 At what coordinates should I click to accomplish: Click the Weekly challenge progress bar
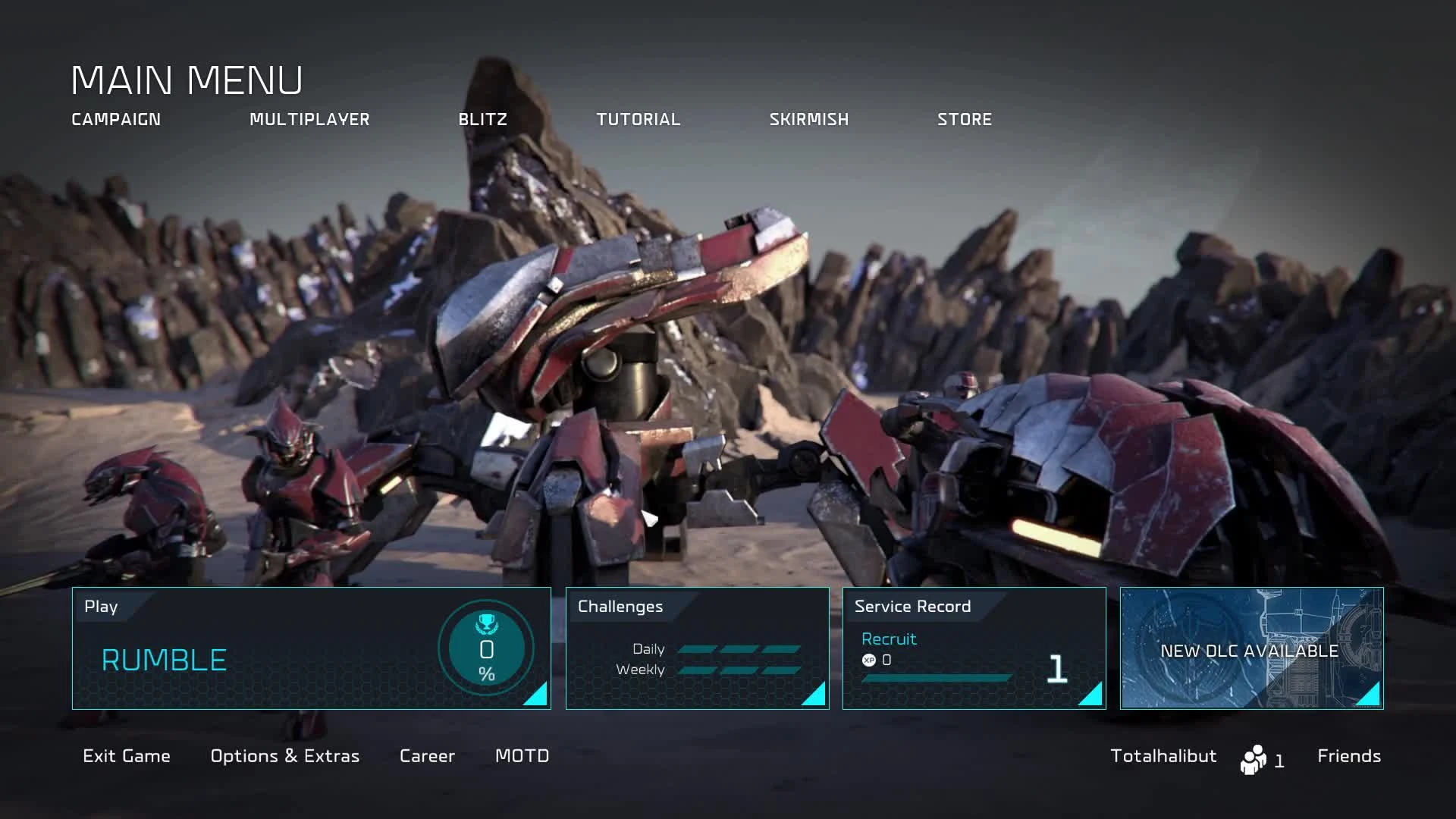(739, 670)
